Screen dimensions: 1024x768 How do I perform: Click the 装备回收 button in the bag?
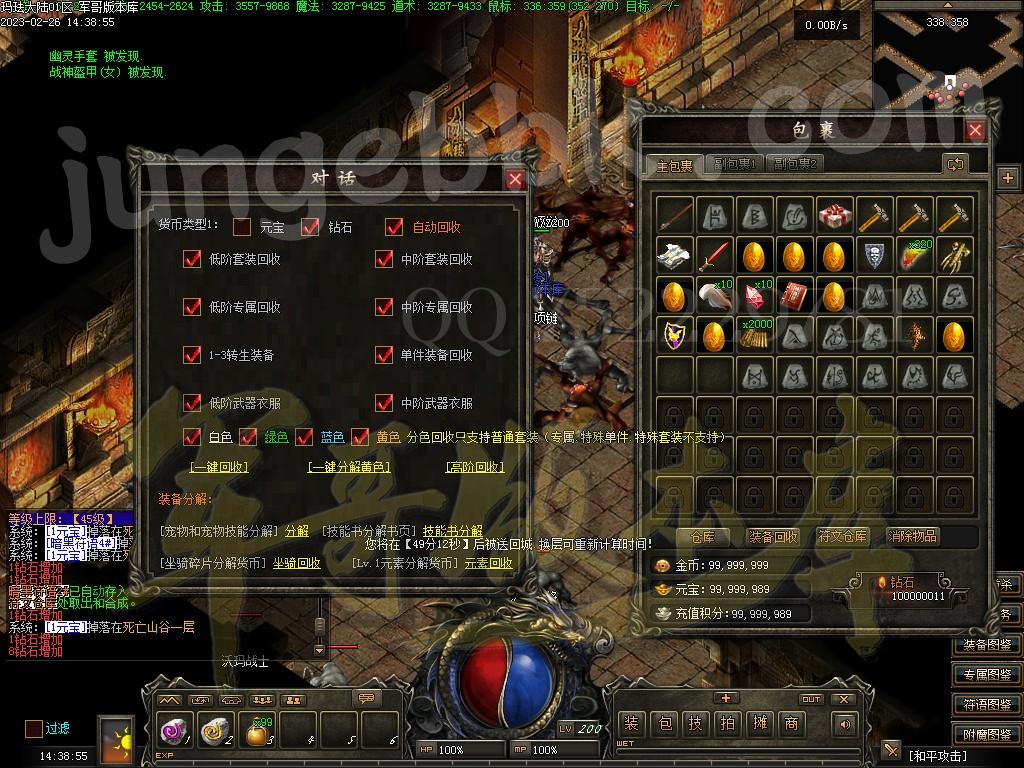tap(773, 537)
